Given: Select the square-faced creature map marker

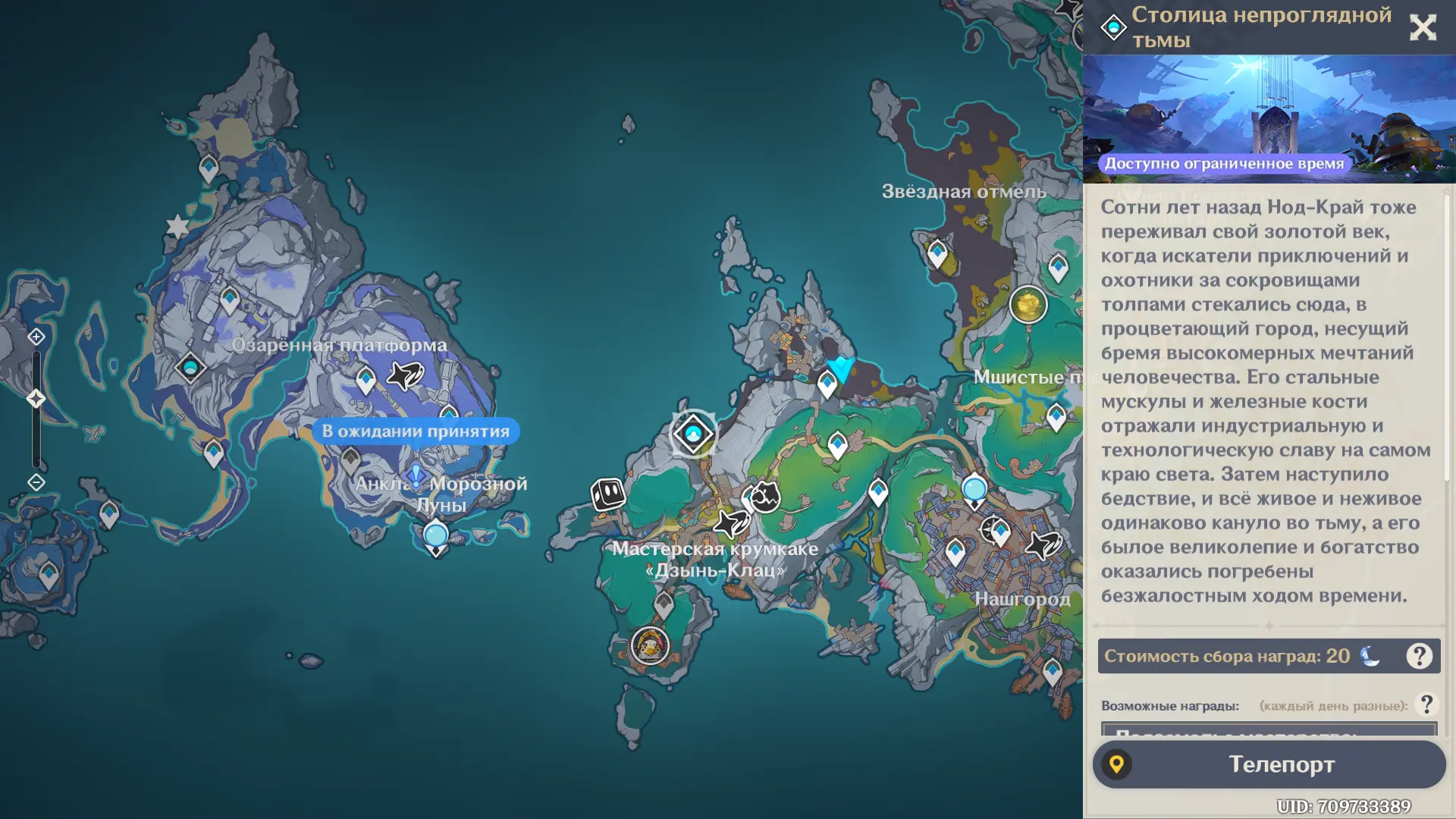Looking at the screenshot, I should point(608,494).
